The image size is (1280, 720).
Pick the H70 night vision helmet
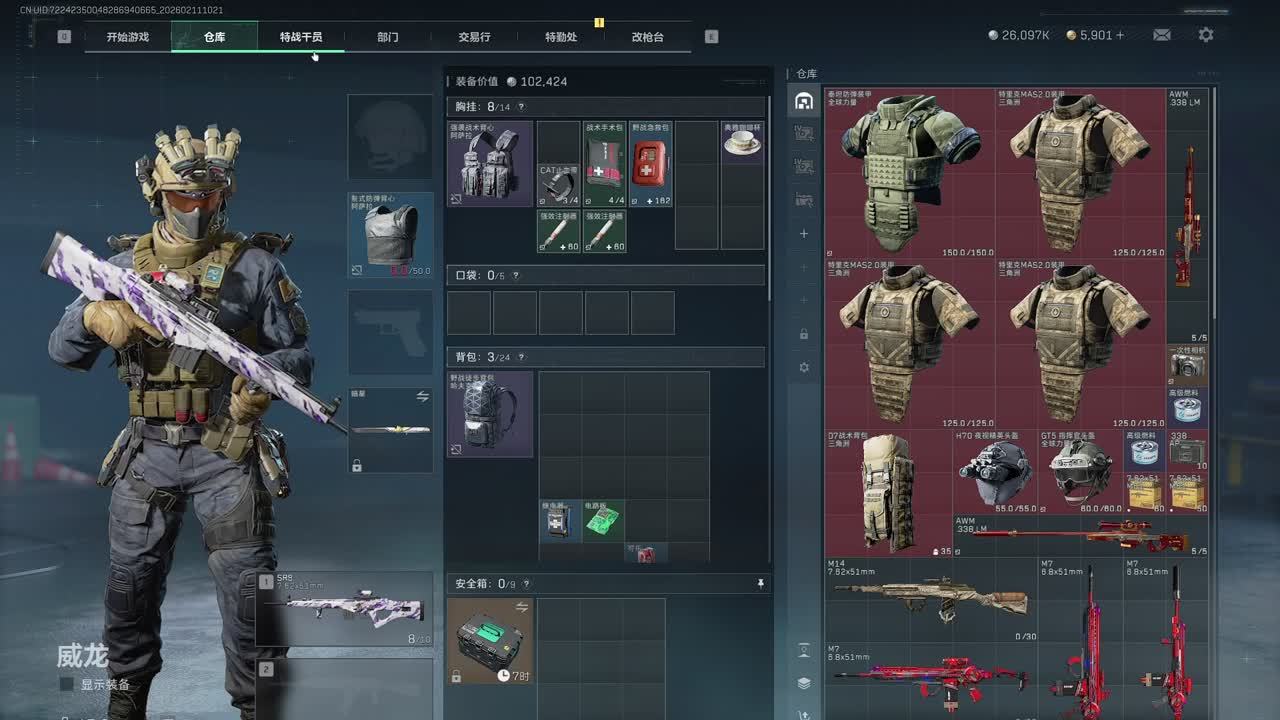[x=995, y=472]
